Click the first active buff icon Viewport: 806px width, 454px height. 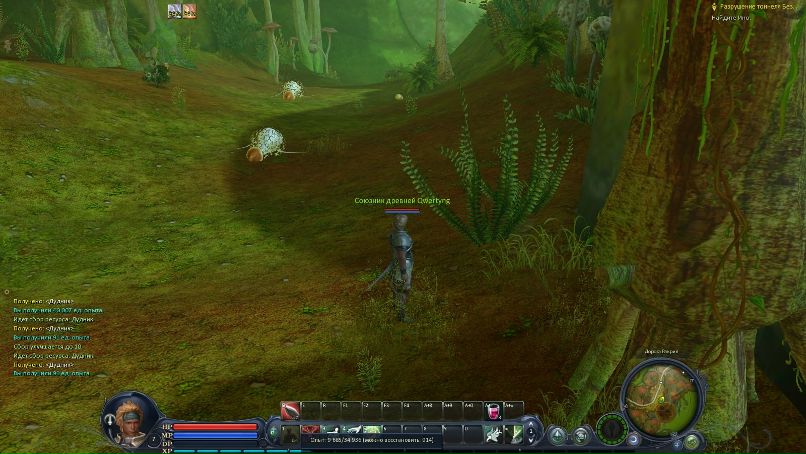coord(174,11)
